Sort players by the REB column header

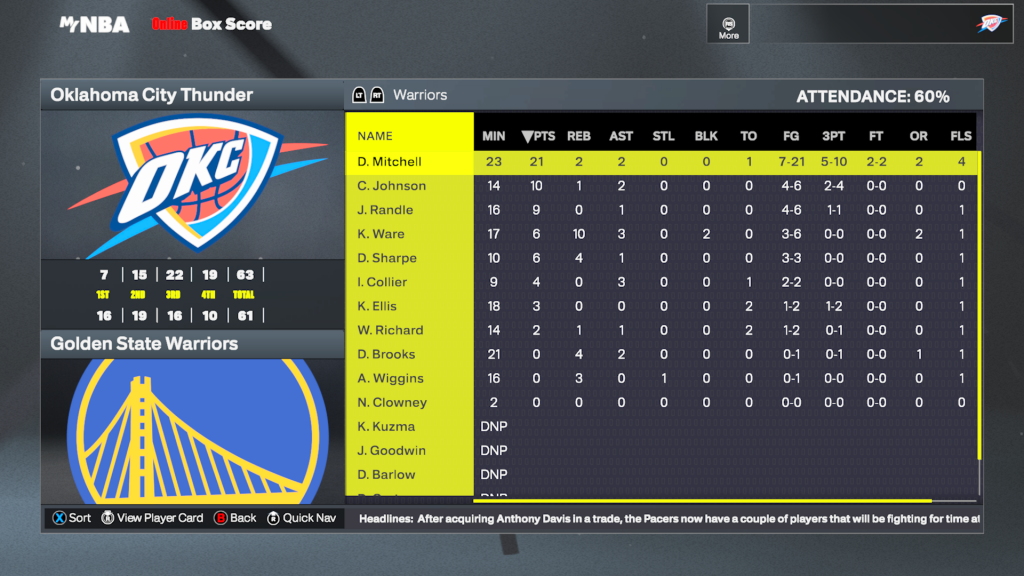578,136
